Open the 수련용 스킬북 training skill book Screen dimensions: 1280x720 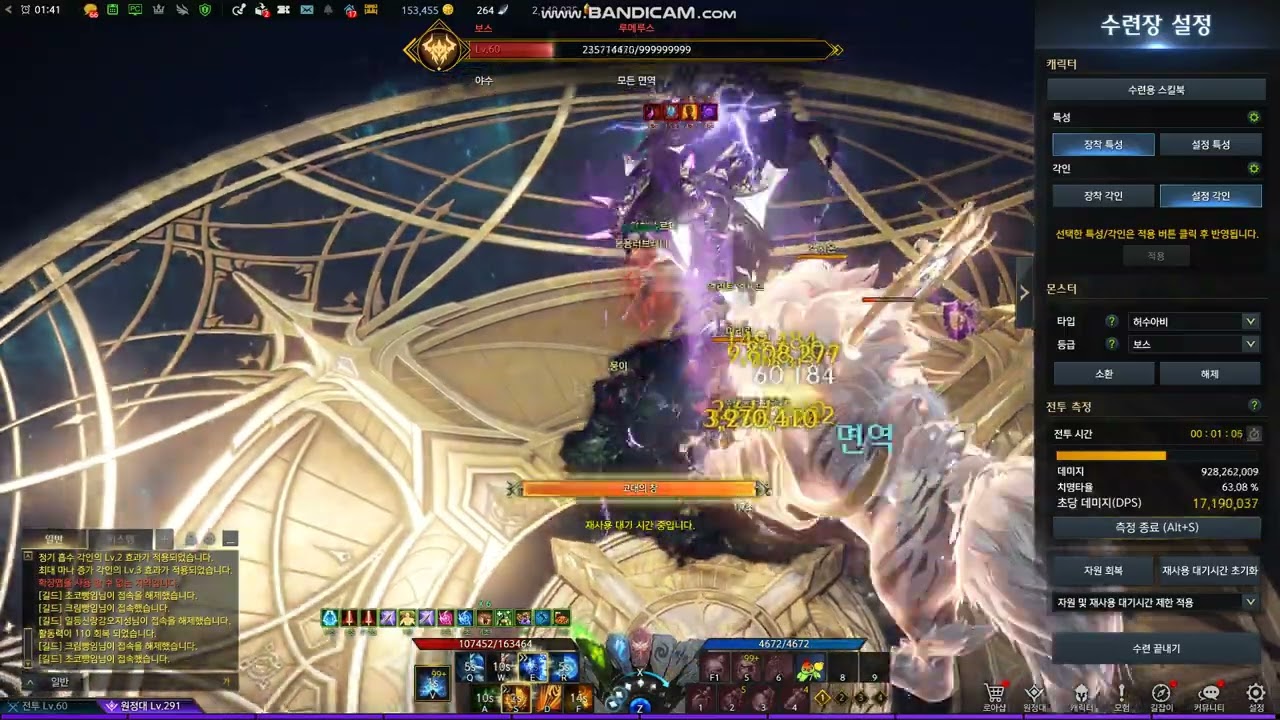[1155, 90]
